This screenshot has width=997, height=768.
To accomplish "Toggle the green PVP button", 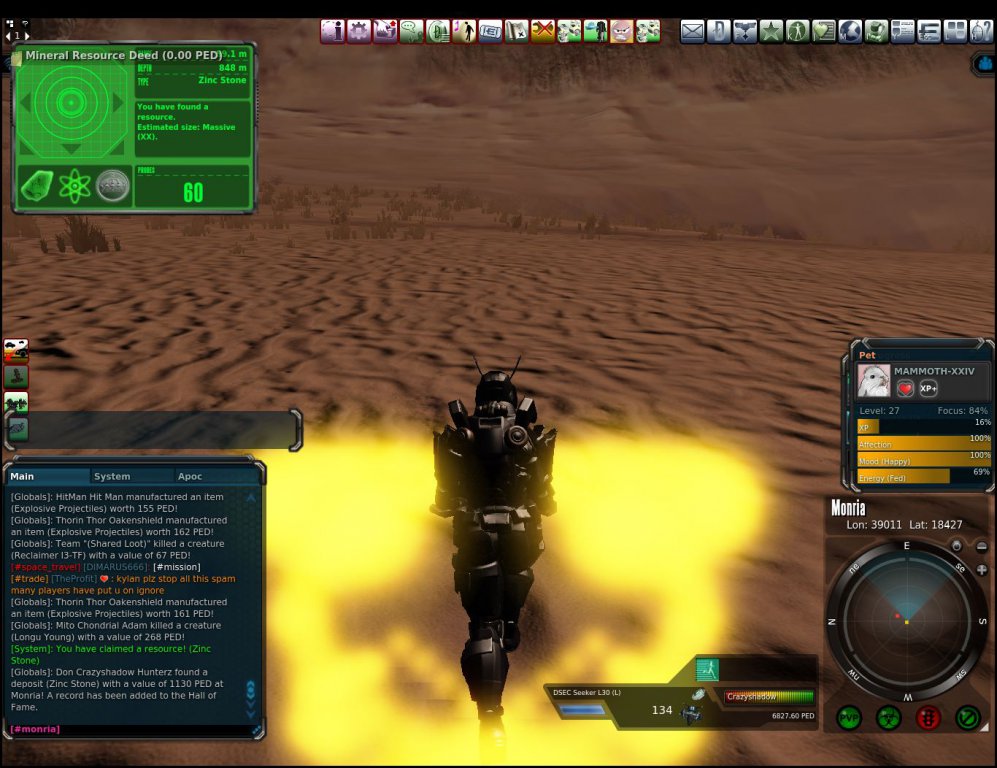I will 849,717.
